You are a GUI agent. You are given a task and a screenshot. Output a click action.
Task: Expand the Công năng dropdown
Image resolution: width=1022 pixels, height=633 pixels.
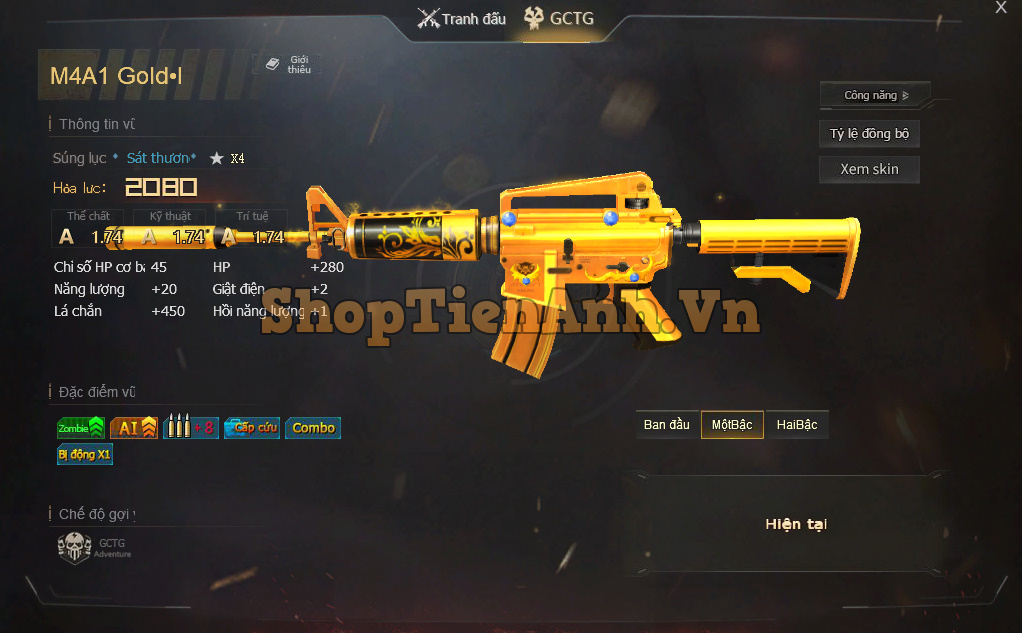click(x=875, y=96)
